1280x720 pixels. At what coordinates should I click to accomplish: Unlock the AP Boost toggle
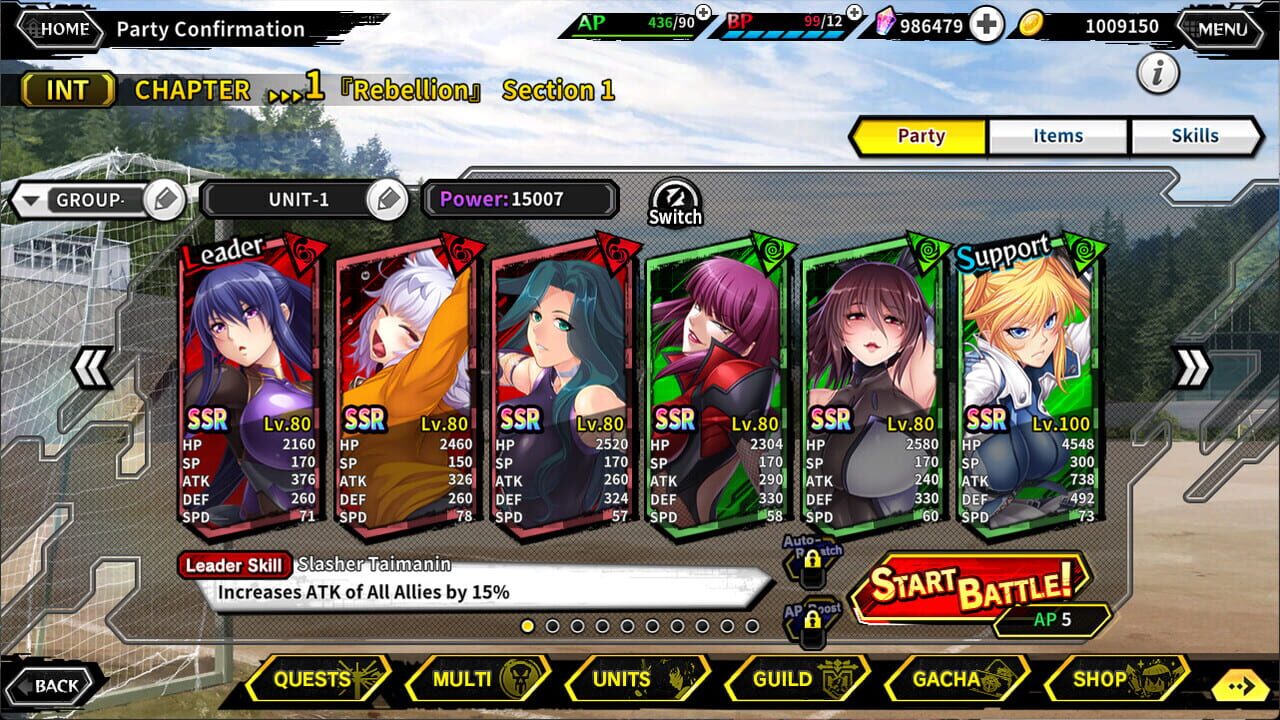tap(812, 620)
